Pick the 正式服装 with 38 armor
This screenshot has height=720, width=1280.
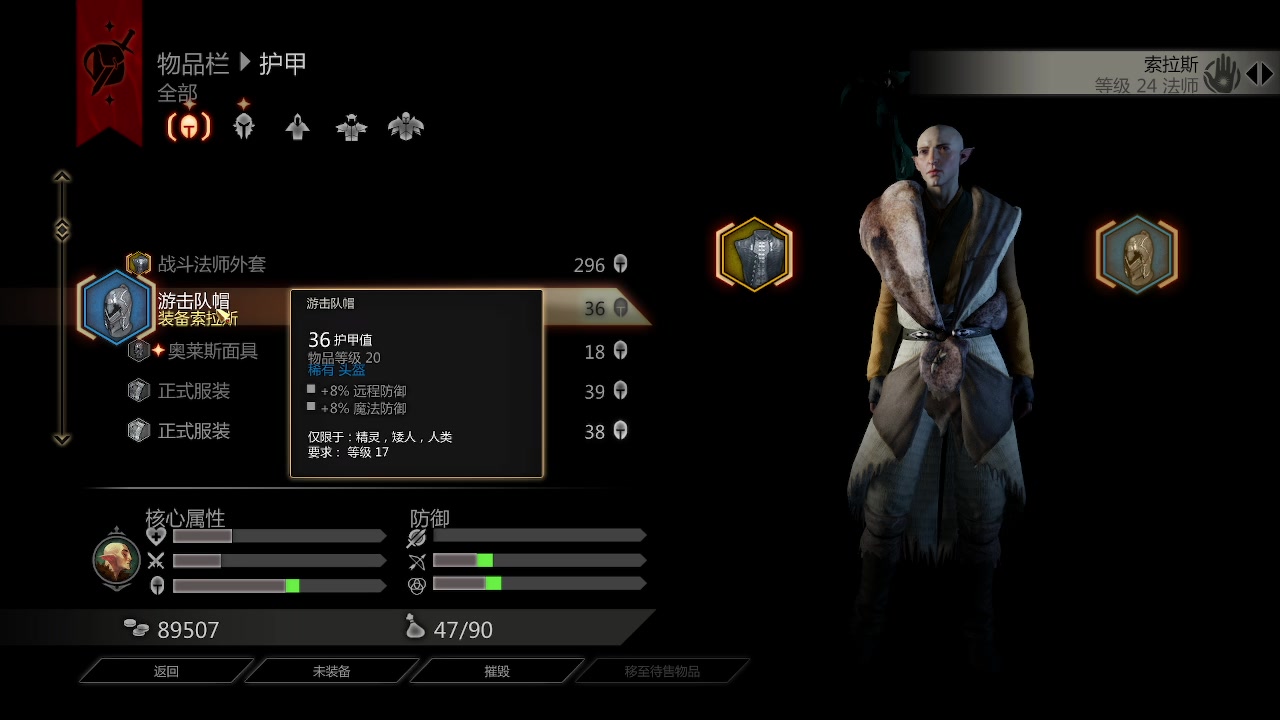tap(194, 431)
